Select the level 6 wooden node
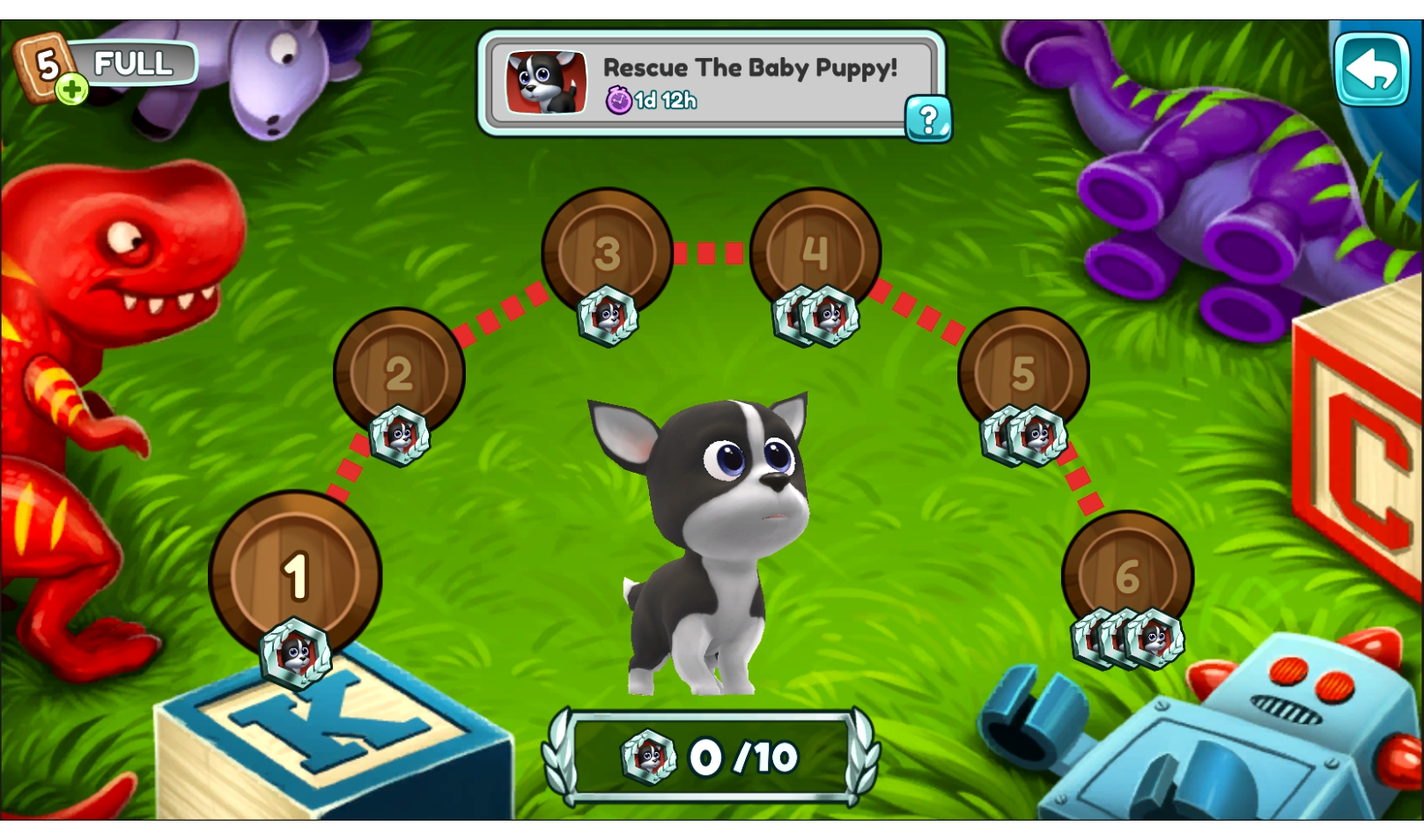1424x840 pixels. 1127,576
